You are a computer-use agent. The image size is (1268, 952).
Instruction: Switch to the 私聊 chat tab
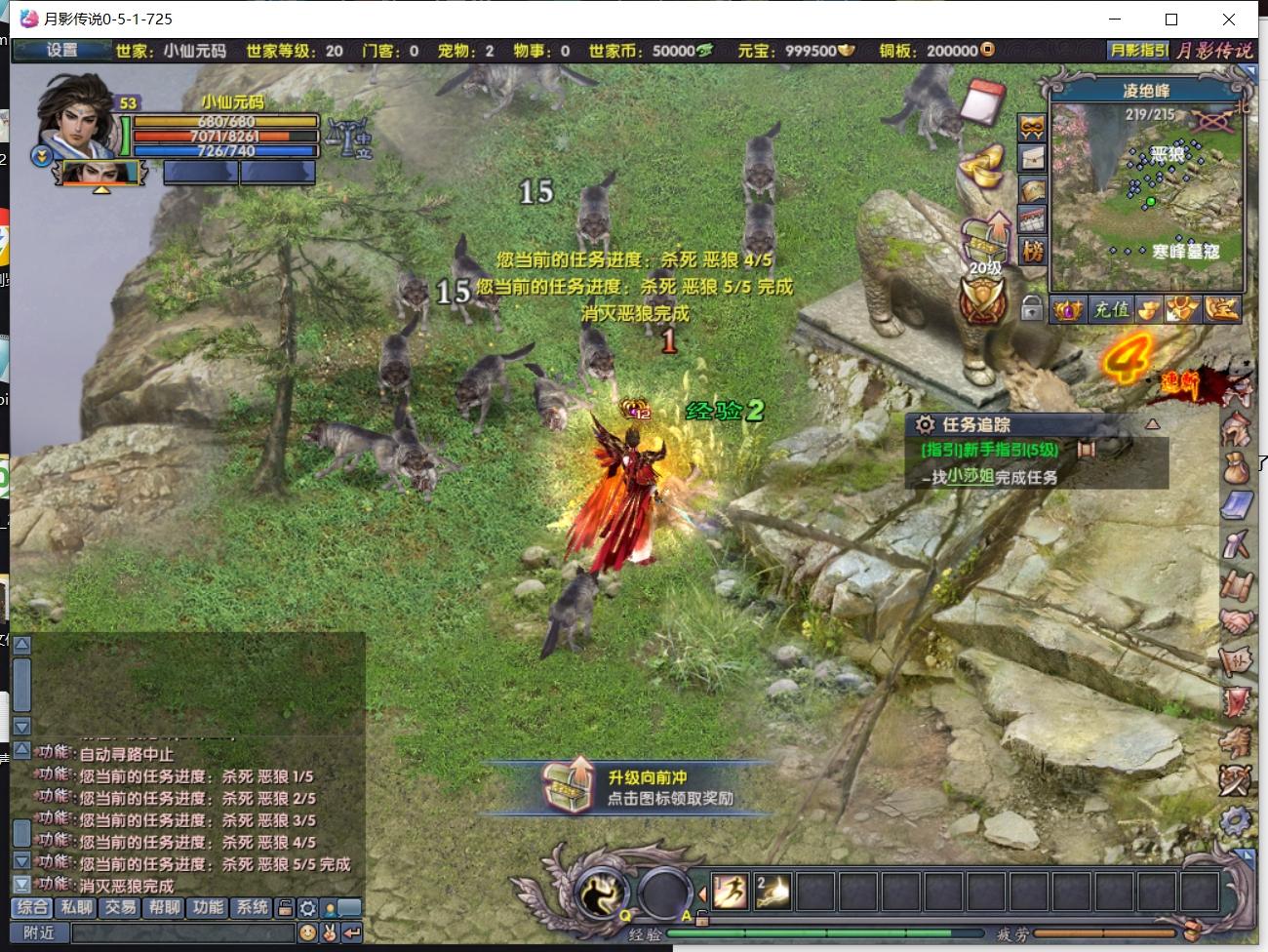coord(76,907)
